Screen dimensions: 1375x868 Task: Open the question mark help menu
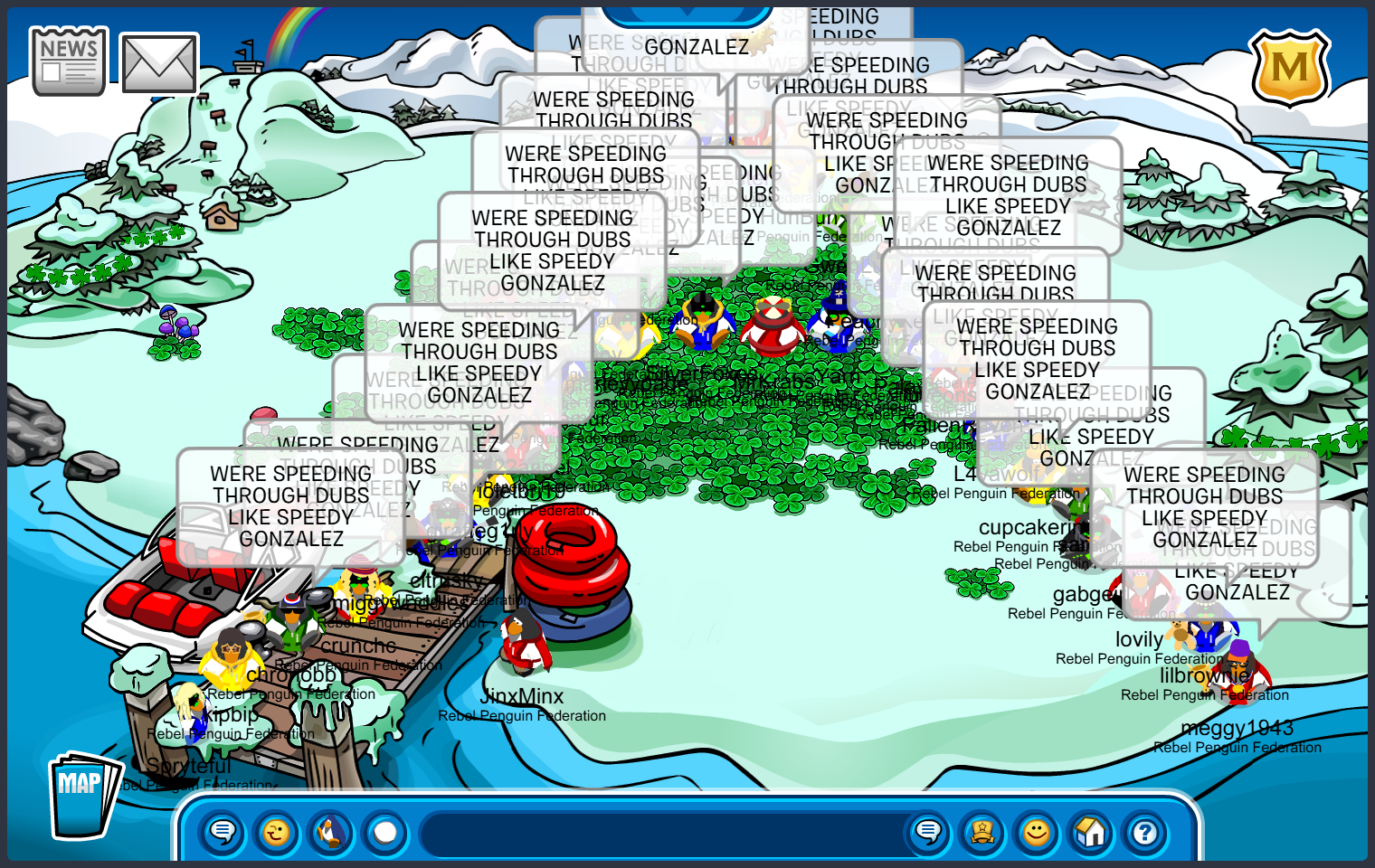[x=1145, y=831]
